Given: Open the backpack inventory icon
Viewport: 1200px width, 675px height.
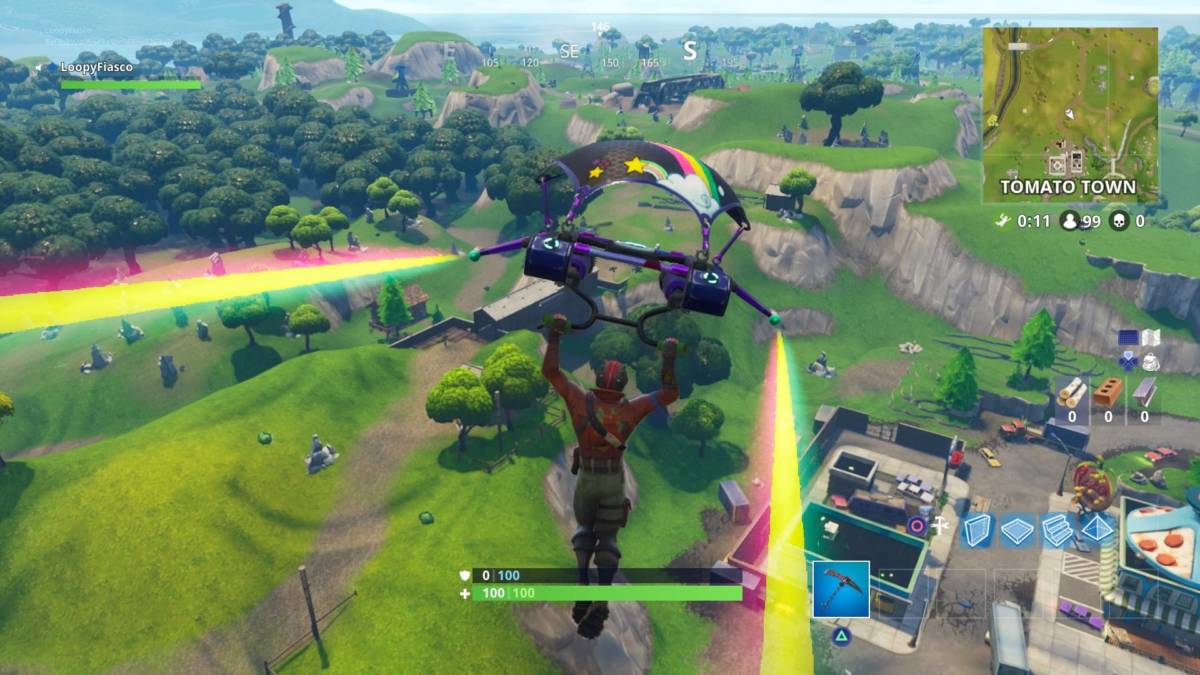Looking at the screenshot, I should point(1151,361).
